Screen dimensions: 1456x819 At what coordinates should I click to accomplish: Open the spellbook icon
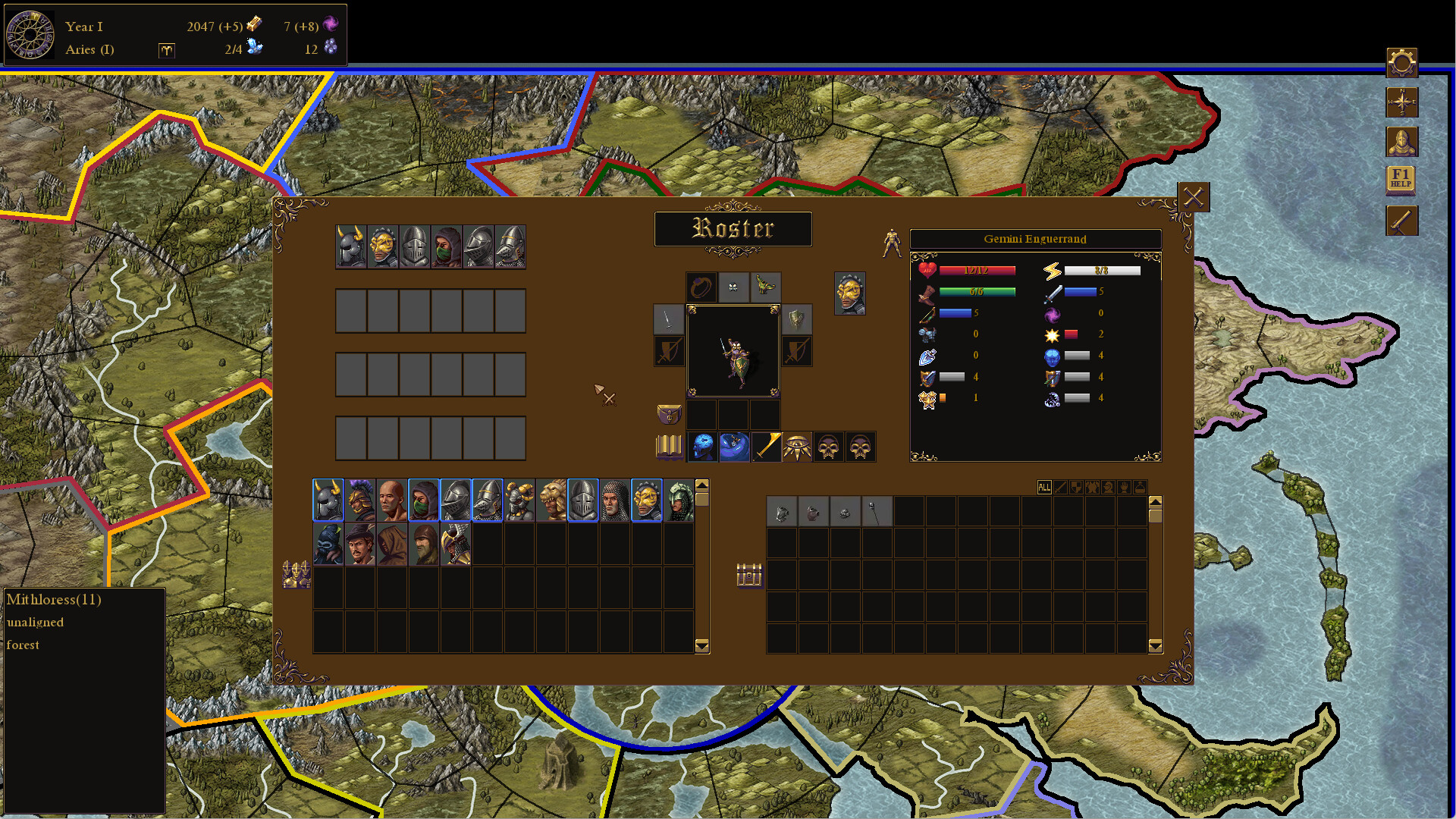pos(669,447)
